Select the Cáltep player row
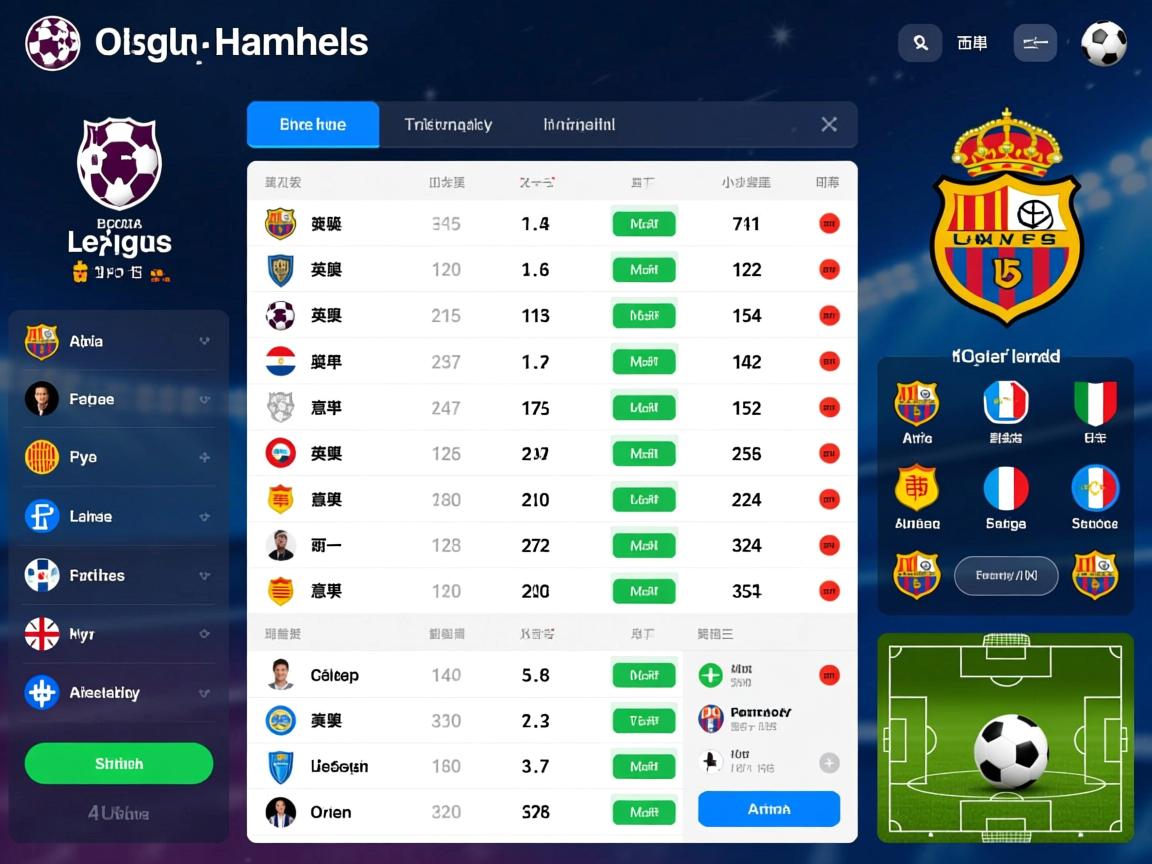Image resolution: width=1152 pixels, height=864 pixels. 334,675
